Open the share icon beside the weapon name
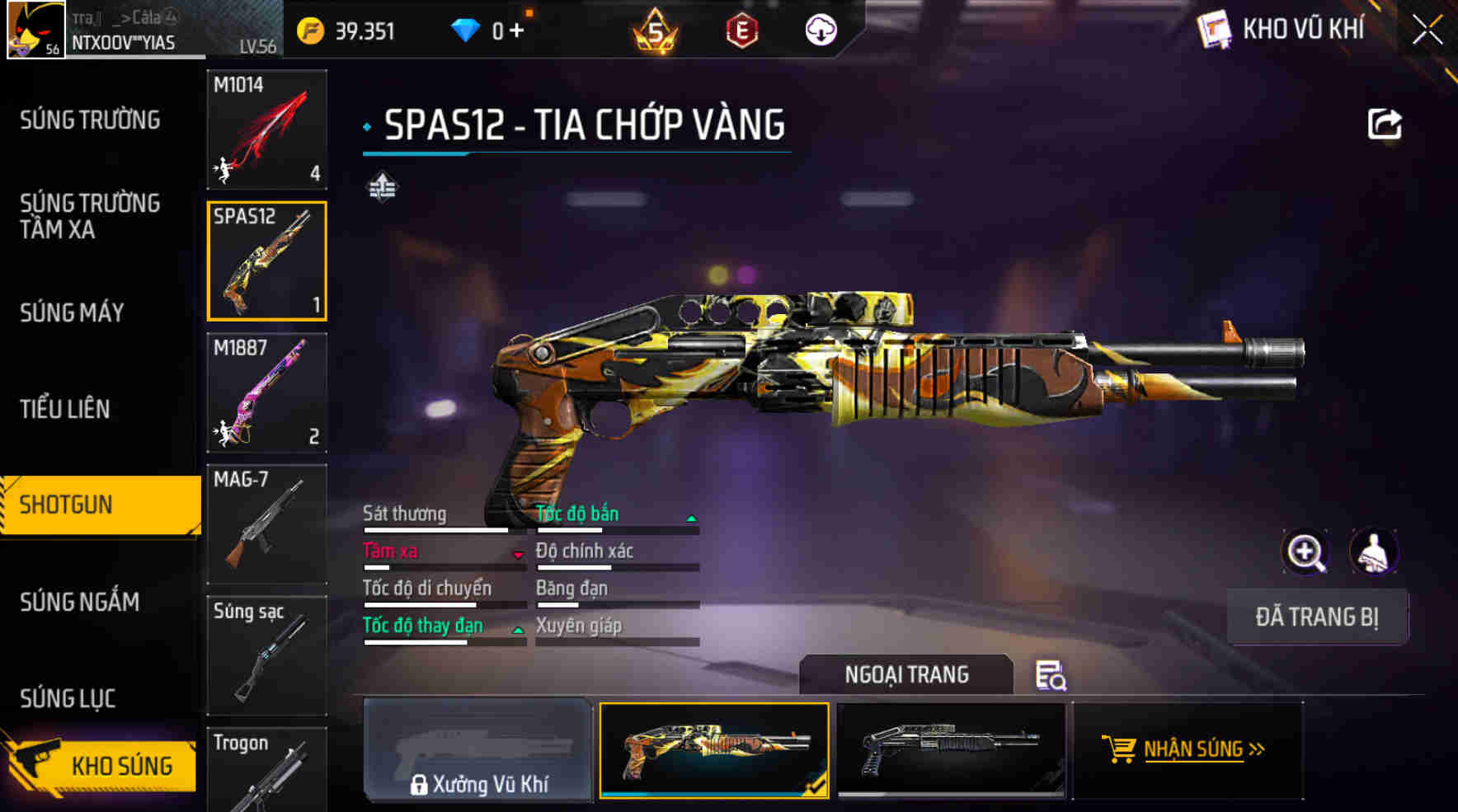This screenshot has width=1458, height=812. pos(1385,122)
